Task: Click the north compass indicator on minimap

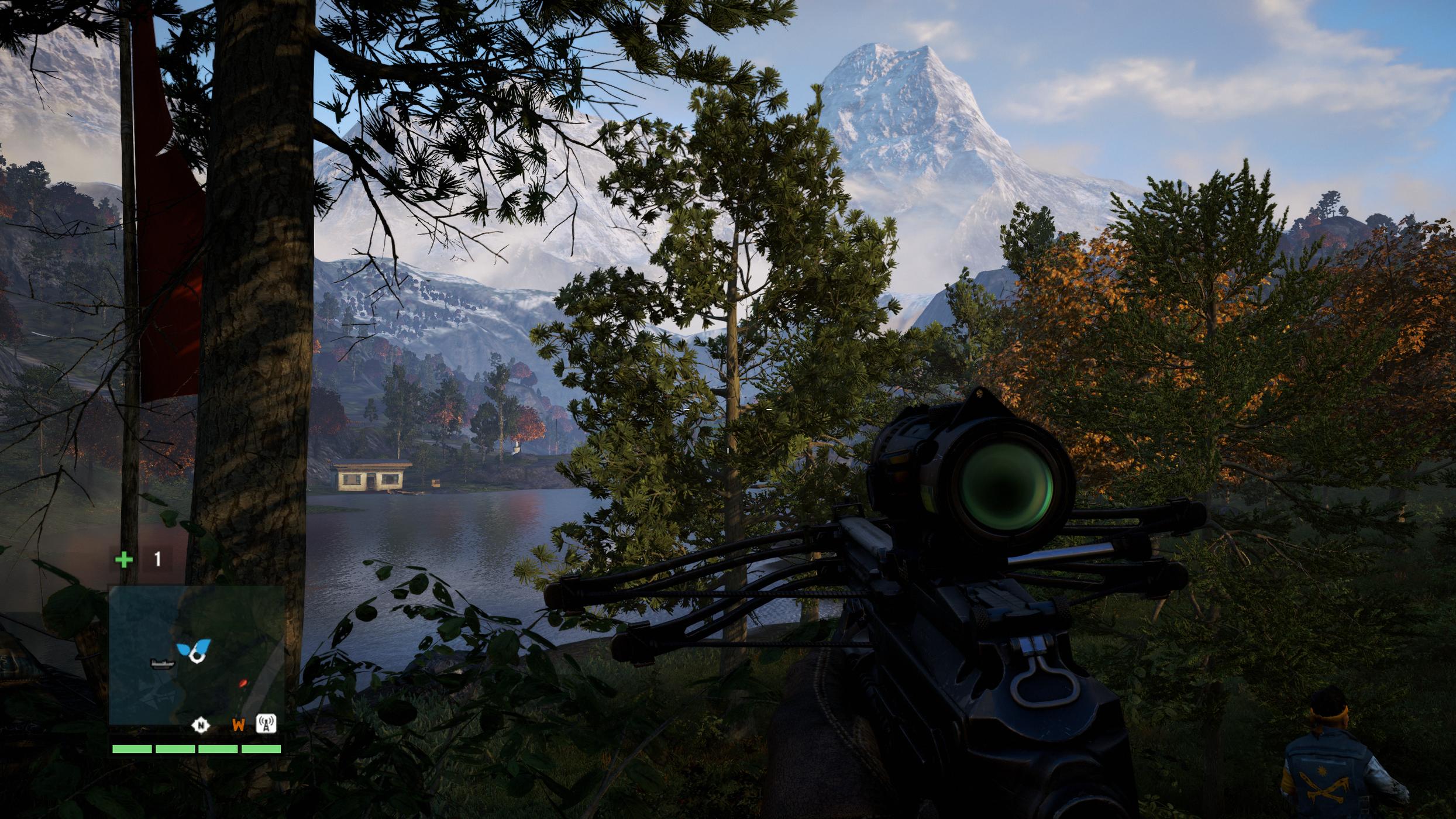Action: pyautogui.click(x=201, y=725)
